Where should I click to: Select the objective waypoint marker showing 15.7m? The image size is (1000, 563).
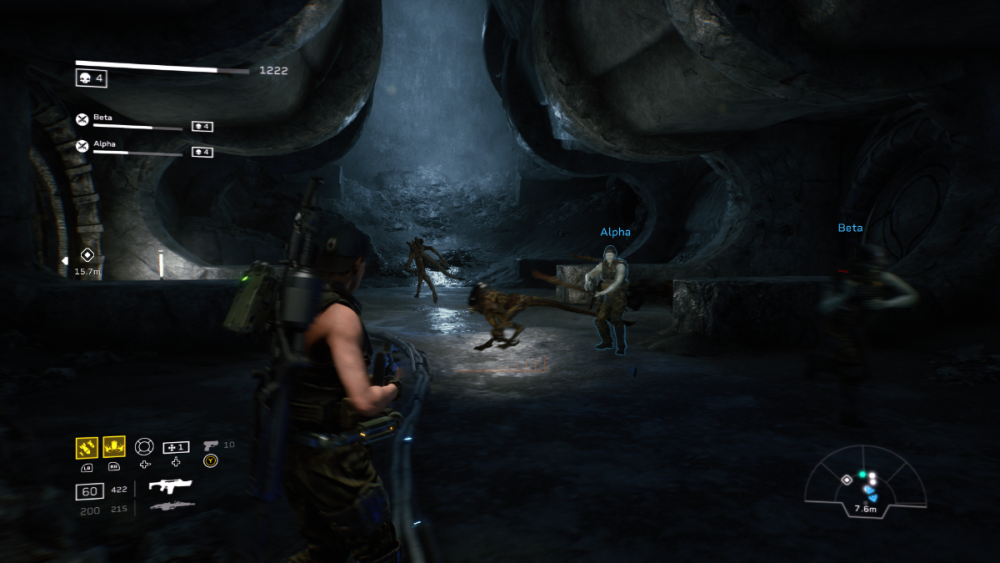(x=87, y=255)
